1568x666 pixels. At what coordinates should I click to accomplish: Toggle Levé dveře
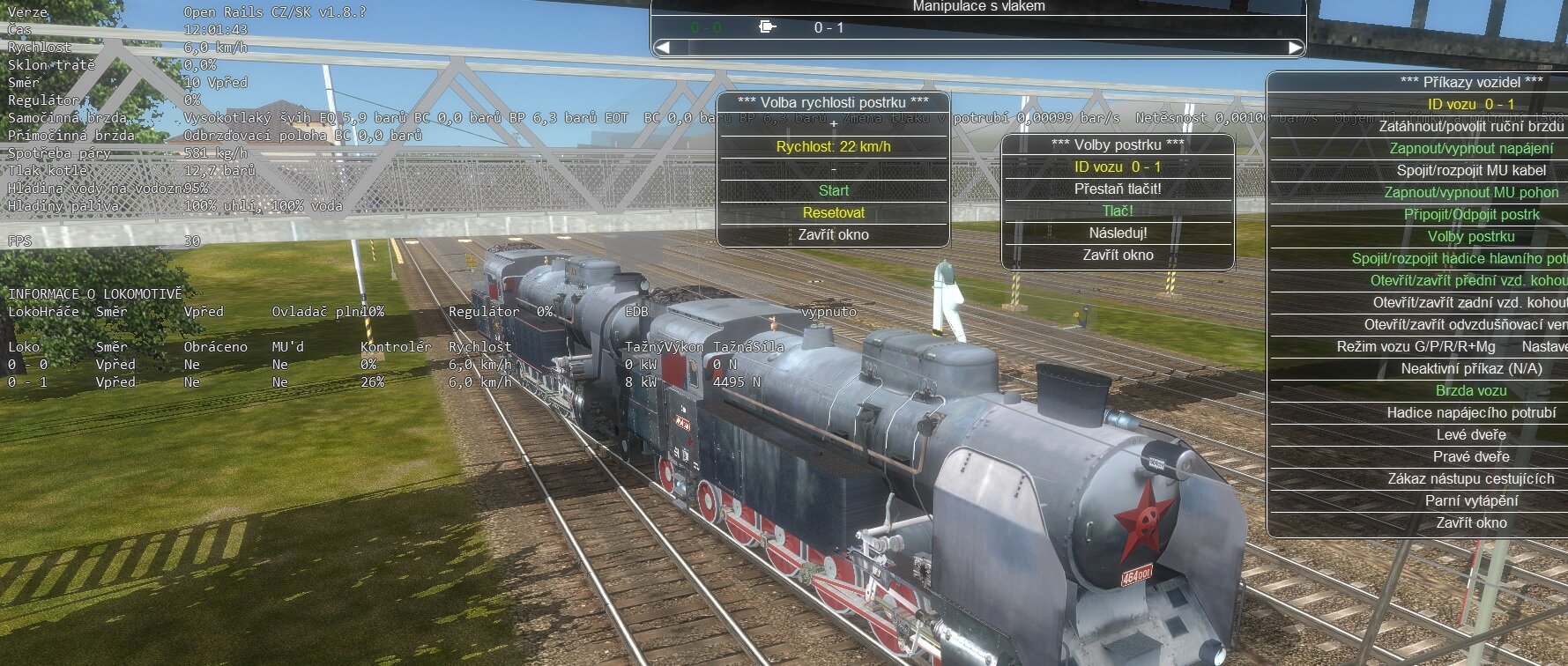point(1470,434)
